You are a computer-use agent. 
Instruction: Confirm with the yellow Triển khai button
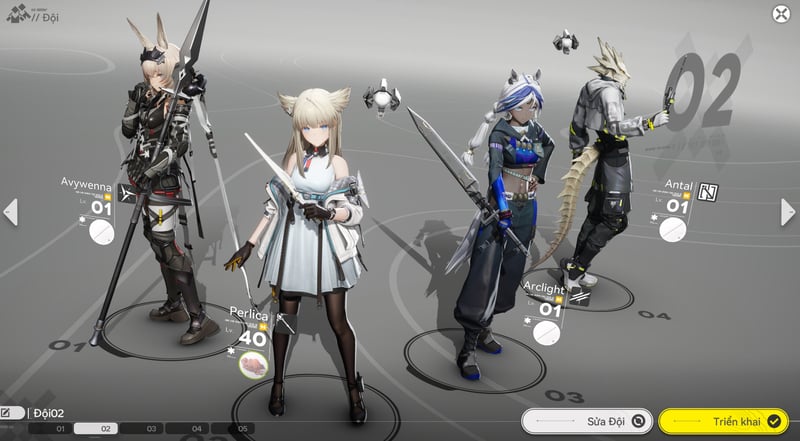click(722, 421)
